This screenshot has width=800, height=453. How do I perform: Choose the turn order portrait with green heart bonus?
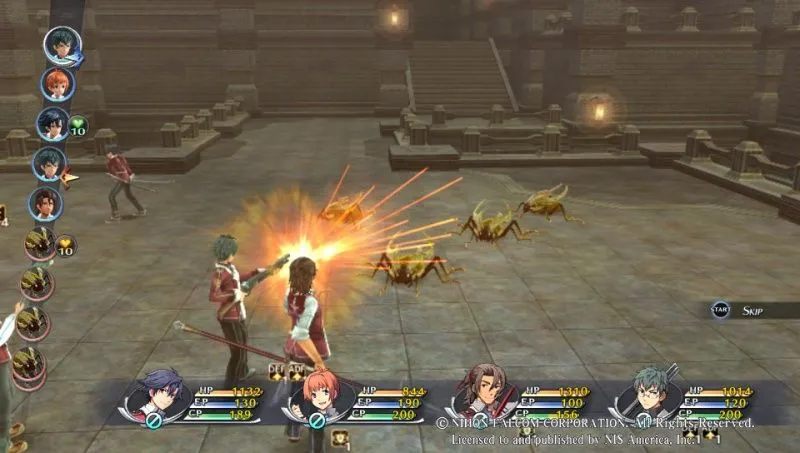click(x=53, y=124)
